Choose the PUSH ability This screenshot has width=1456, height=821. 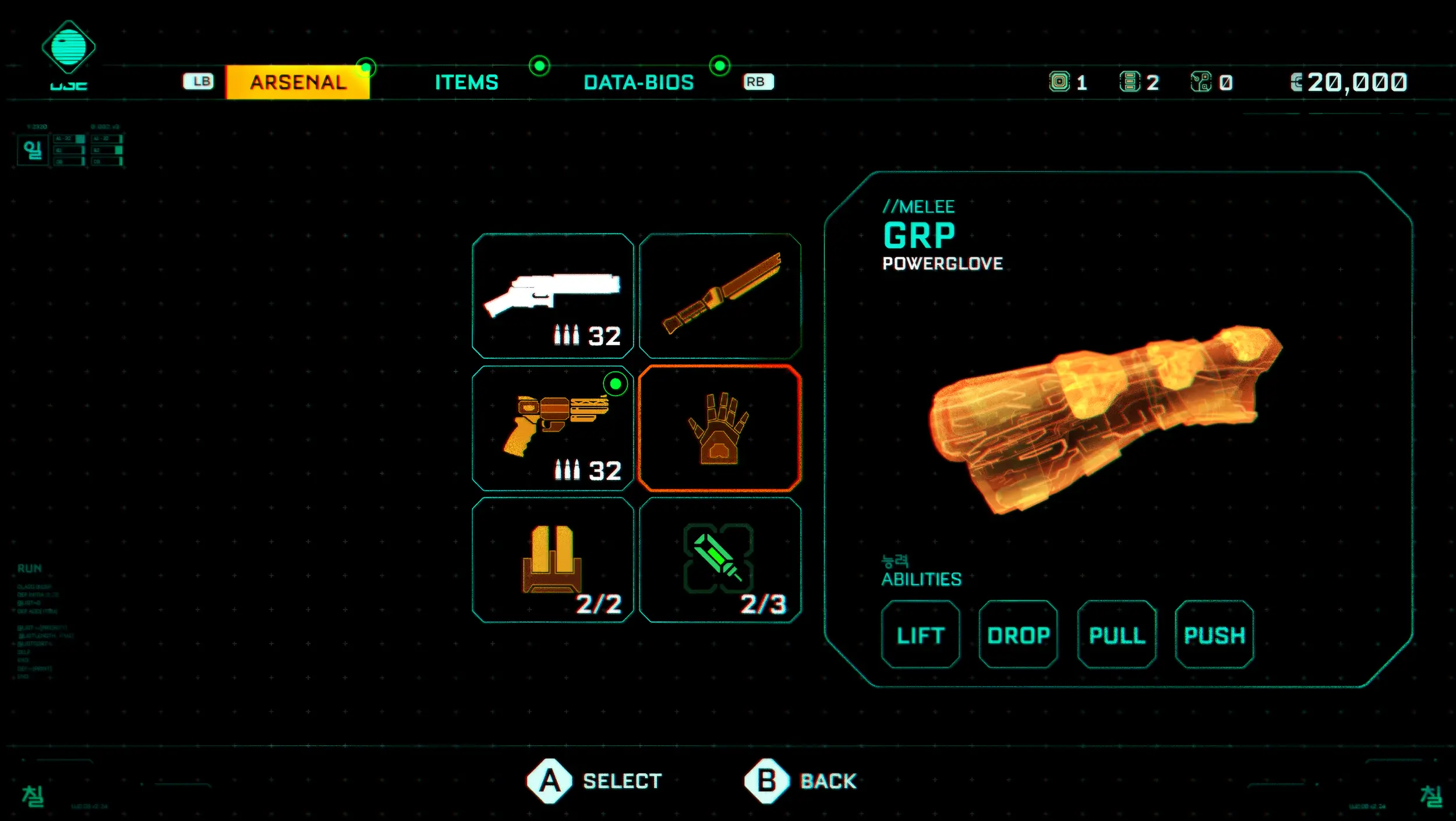[x=1214, y=635]
